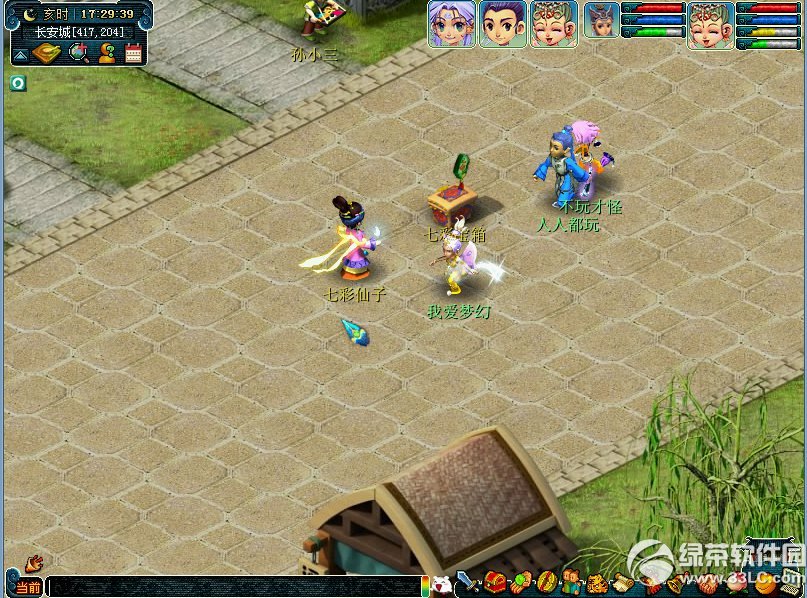
Task: Open the orange helper icon with question mark
Action: click(x=106, y=53)
